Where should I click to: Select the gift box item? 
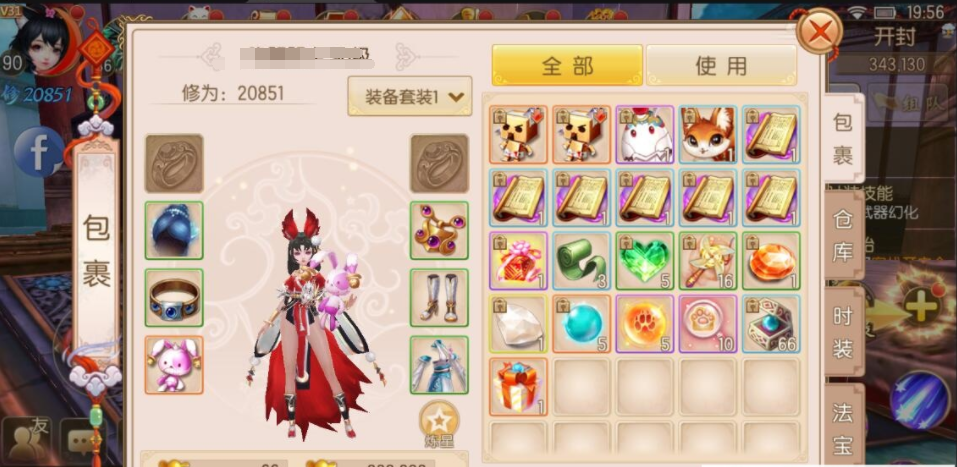[x=520, y=386]
